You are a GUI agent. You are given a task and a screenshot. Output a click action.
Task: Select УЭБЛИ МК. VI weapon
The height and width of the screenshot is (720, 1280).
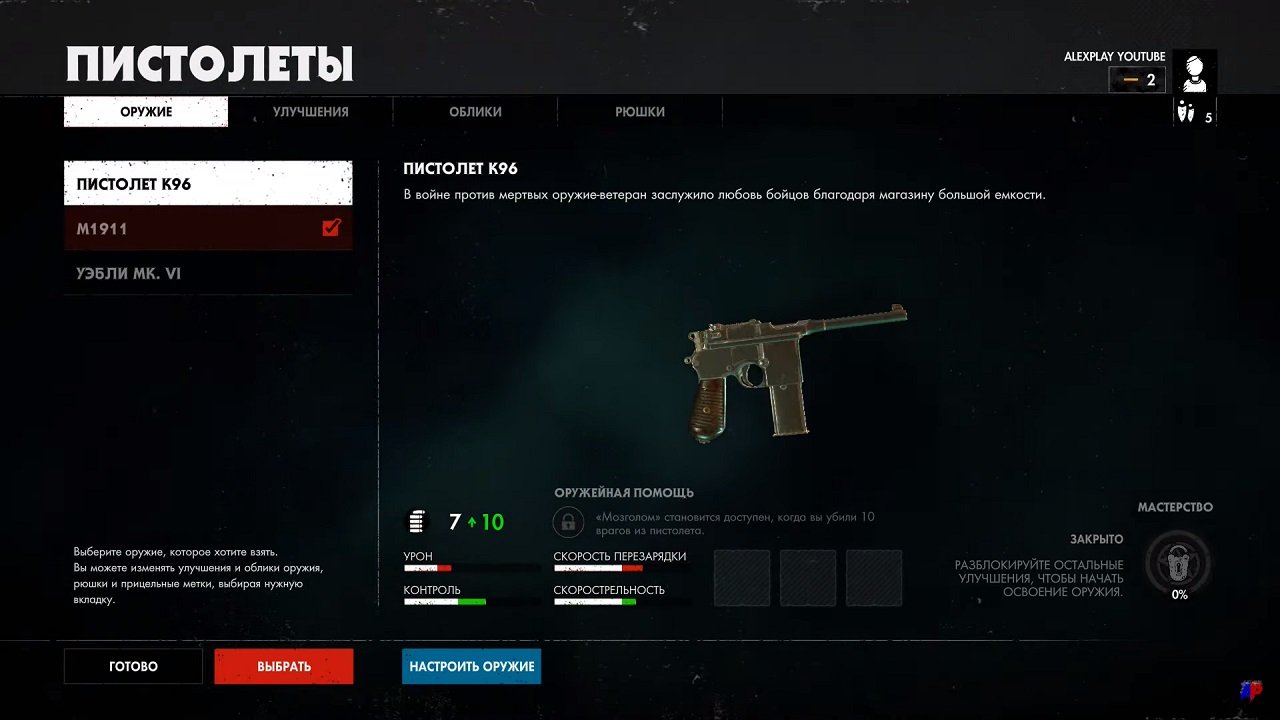coord(180,273)
